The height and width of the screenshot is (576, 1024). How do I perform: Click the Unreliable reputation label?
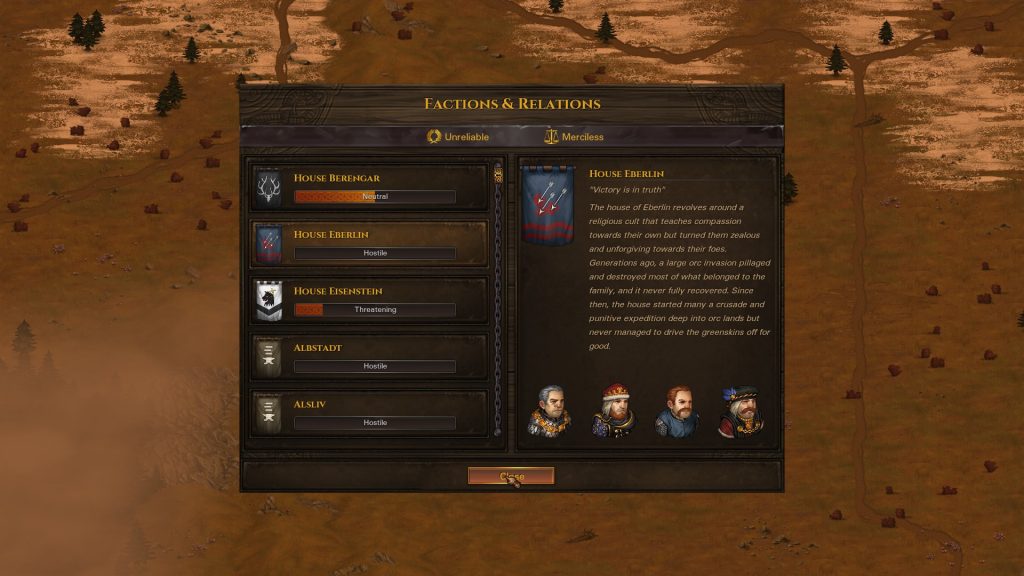tap(458, 136)
